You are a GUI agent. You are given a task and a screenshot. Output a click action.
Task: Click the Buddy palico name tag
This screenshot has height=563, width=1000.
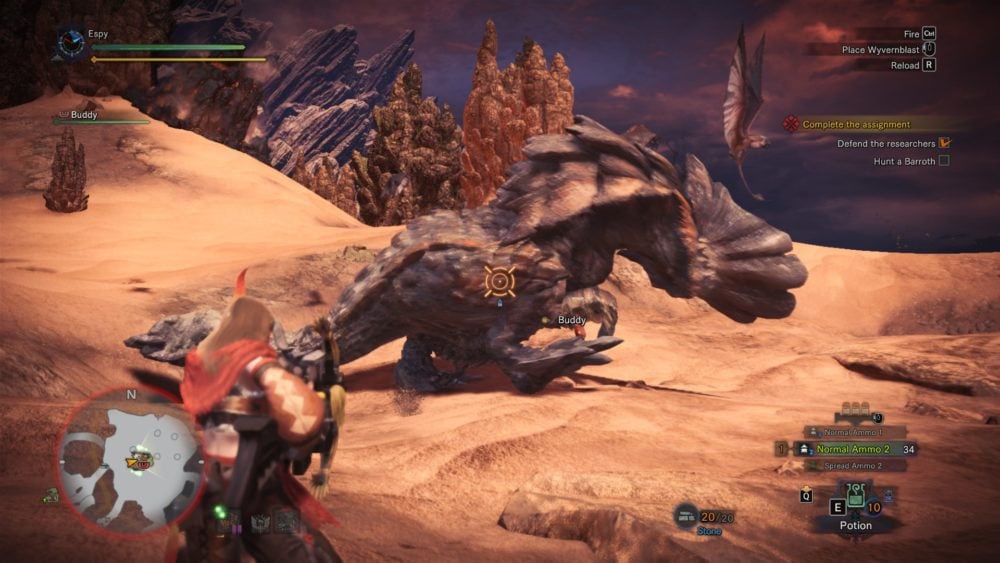click(x=572, y=320)
